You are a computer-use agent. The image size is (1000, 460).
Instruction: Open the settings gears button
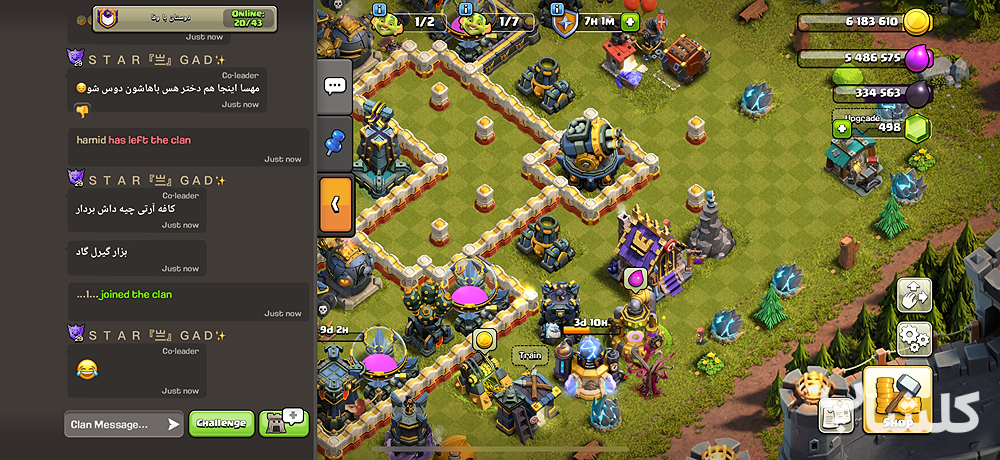914,338
